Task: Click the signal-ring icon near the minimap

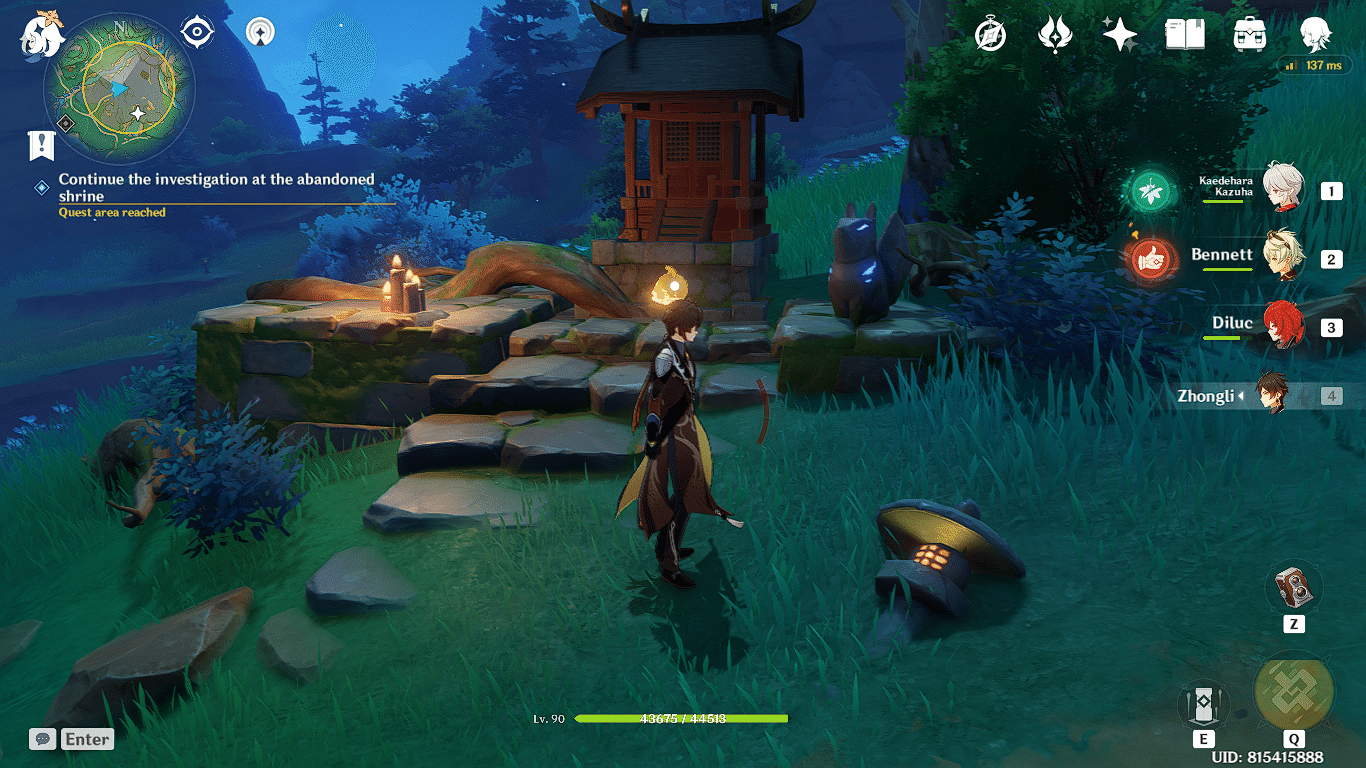Action: click(261, 32)
